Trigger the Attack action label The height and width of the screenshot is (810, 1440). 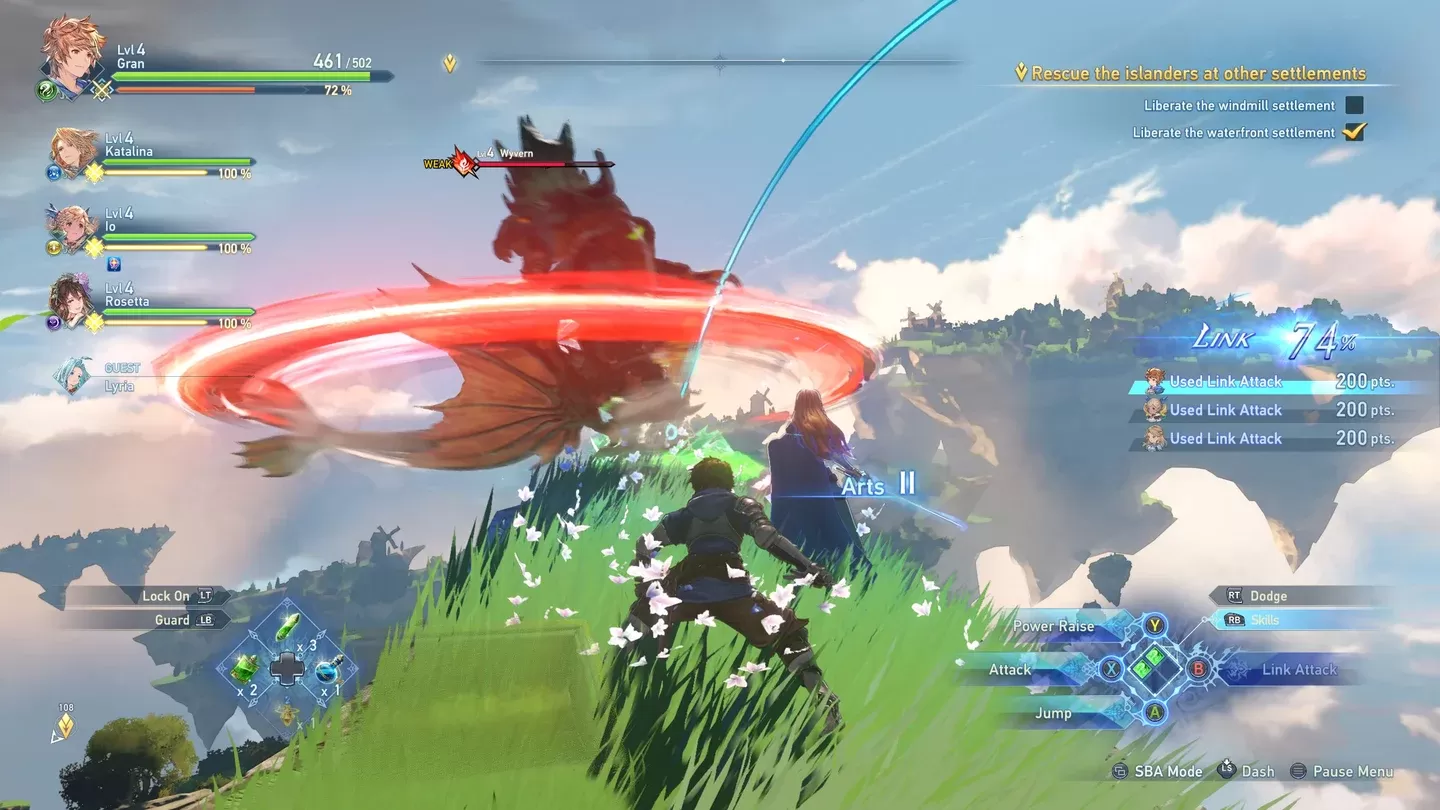tap(1010, 670)
